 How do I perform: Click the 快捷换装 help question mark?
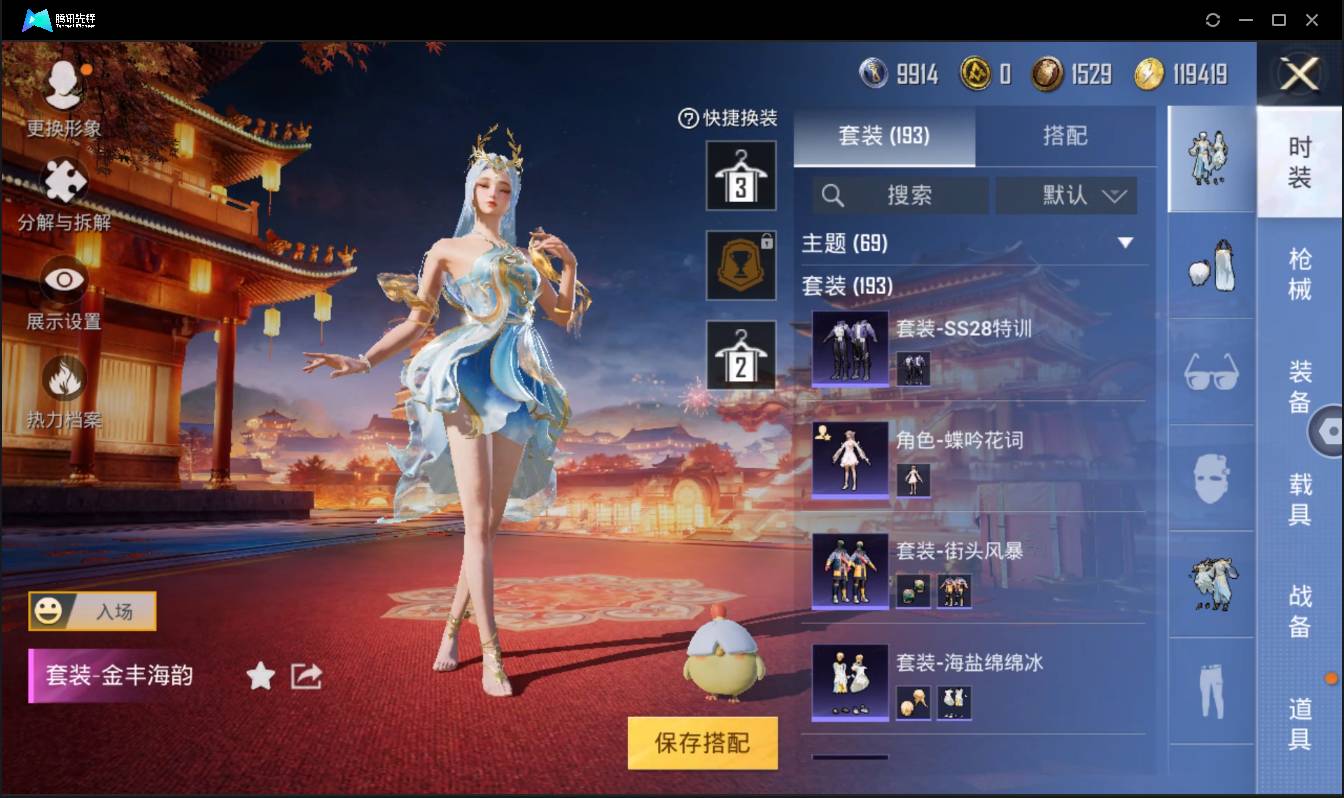687,117
